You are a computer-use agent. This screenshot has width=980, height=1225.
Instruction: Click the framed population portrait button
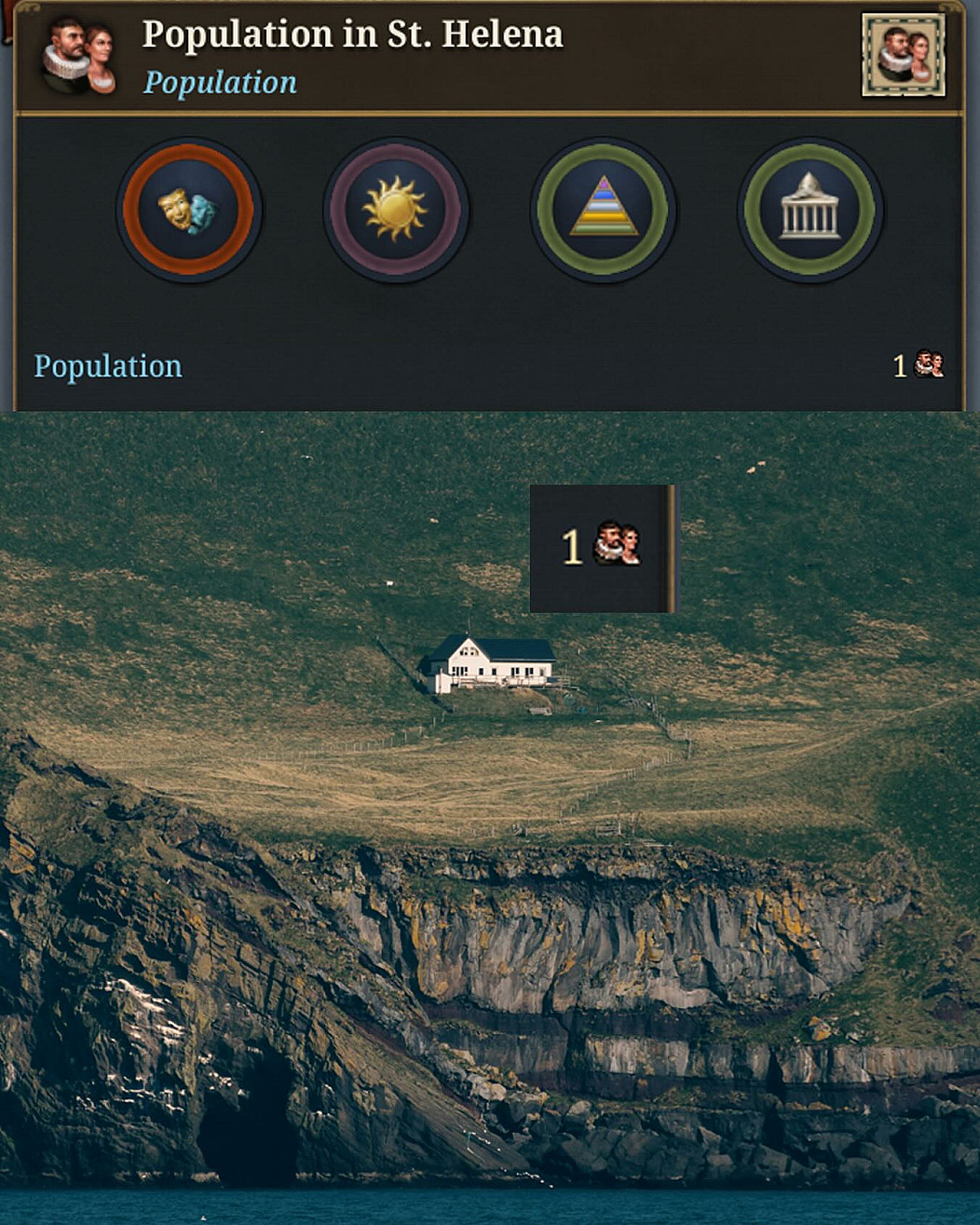pos(903,55)
